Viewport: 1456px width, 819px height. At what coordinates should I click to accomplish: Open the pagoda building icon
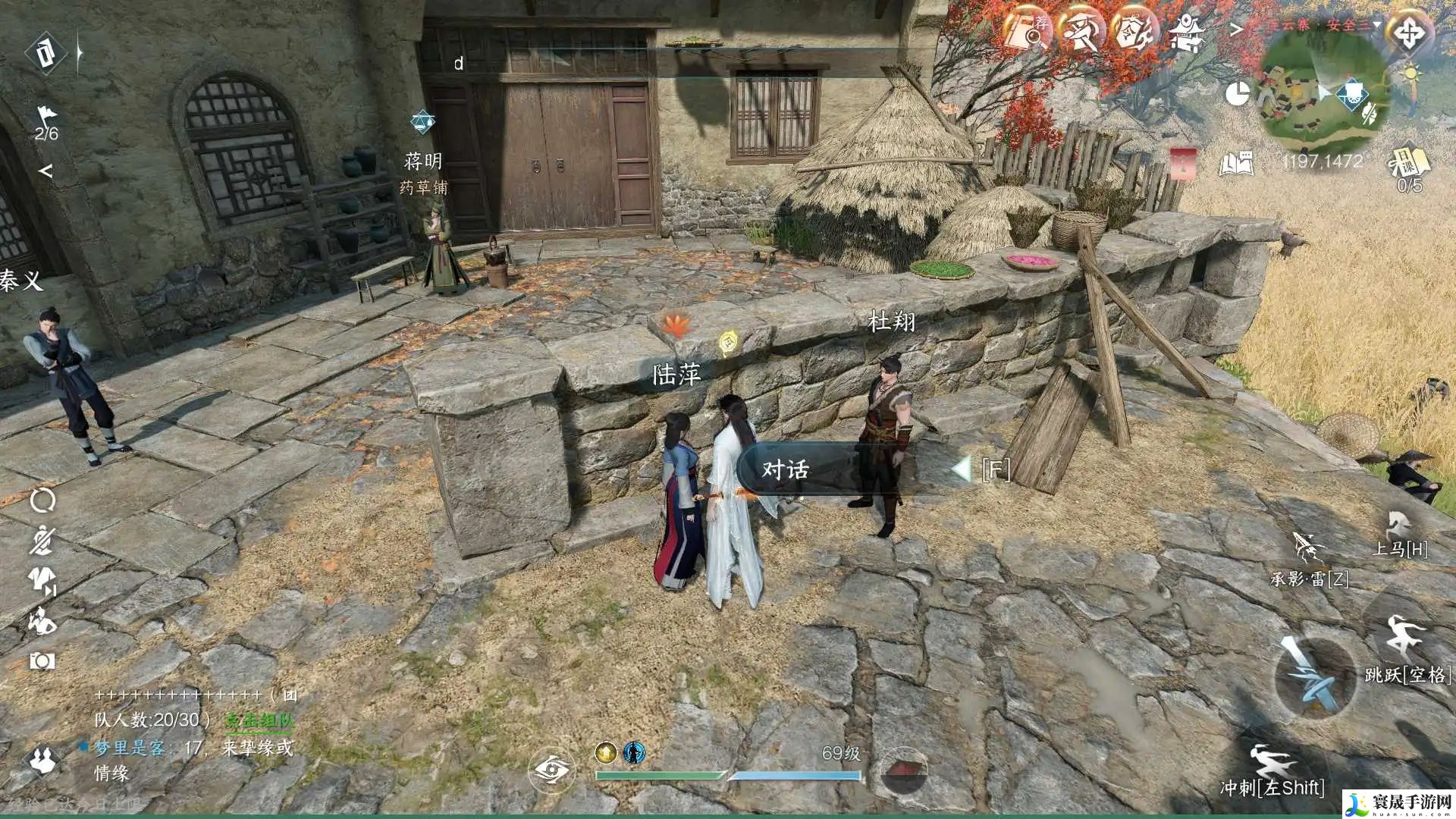1185,33
